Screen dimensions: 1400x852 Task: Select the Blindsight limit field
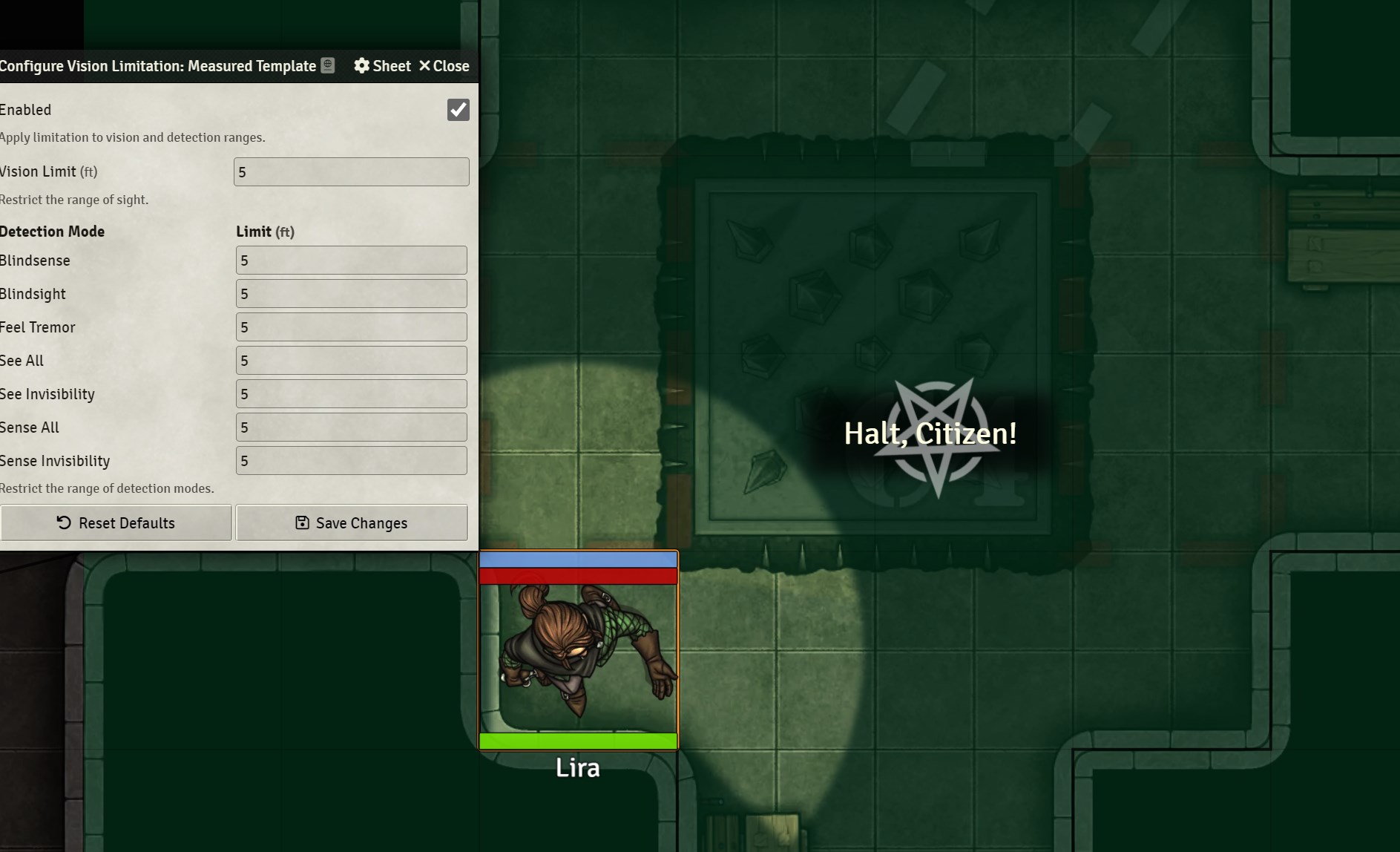pyautogui.click(x=351, y=293)
